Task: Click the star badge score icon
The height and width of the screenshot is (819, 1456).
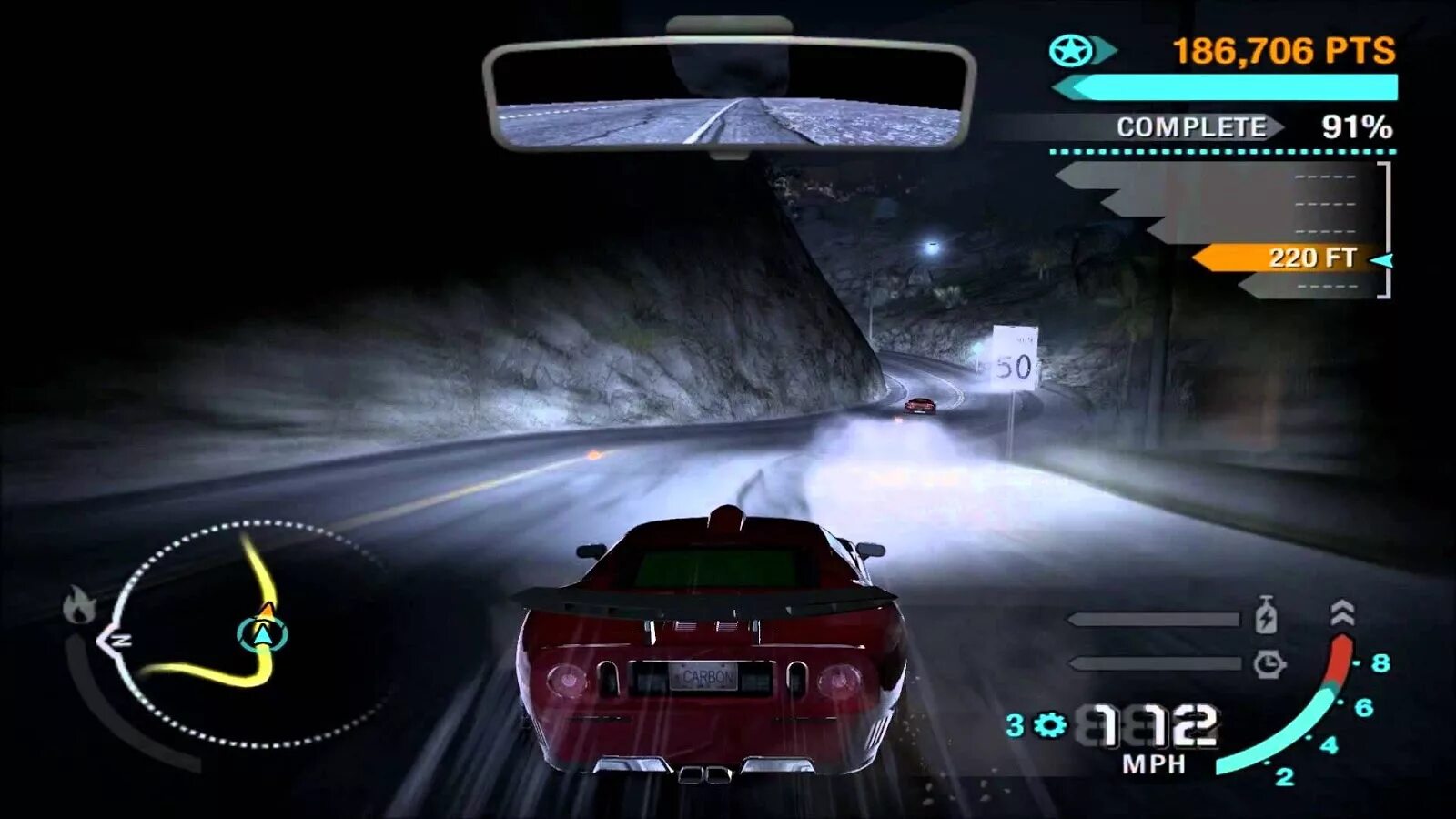Action: click(x=1071, y=51)
